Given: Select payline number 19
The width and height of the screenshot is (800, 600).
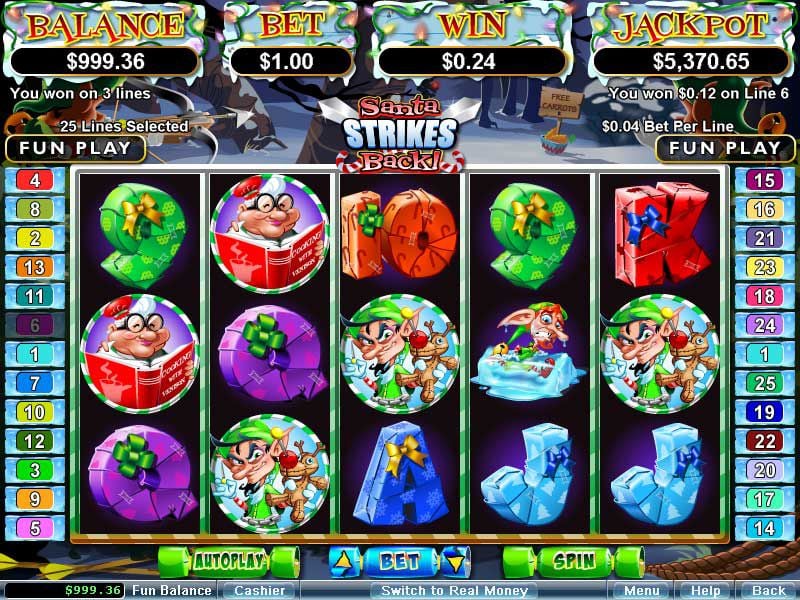Looking at the screenshot, I should click(764, 412).
